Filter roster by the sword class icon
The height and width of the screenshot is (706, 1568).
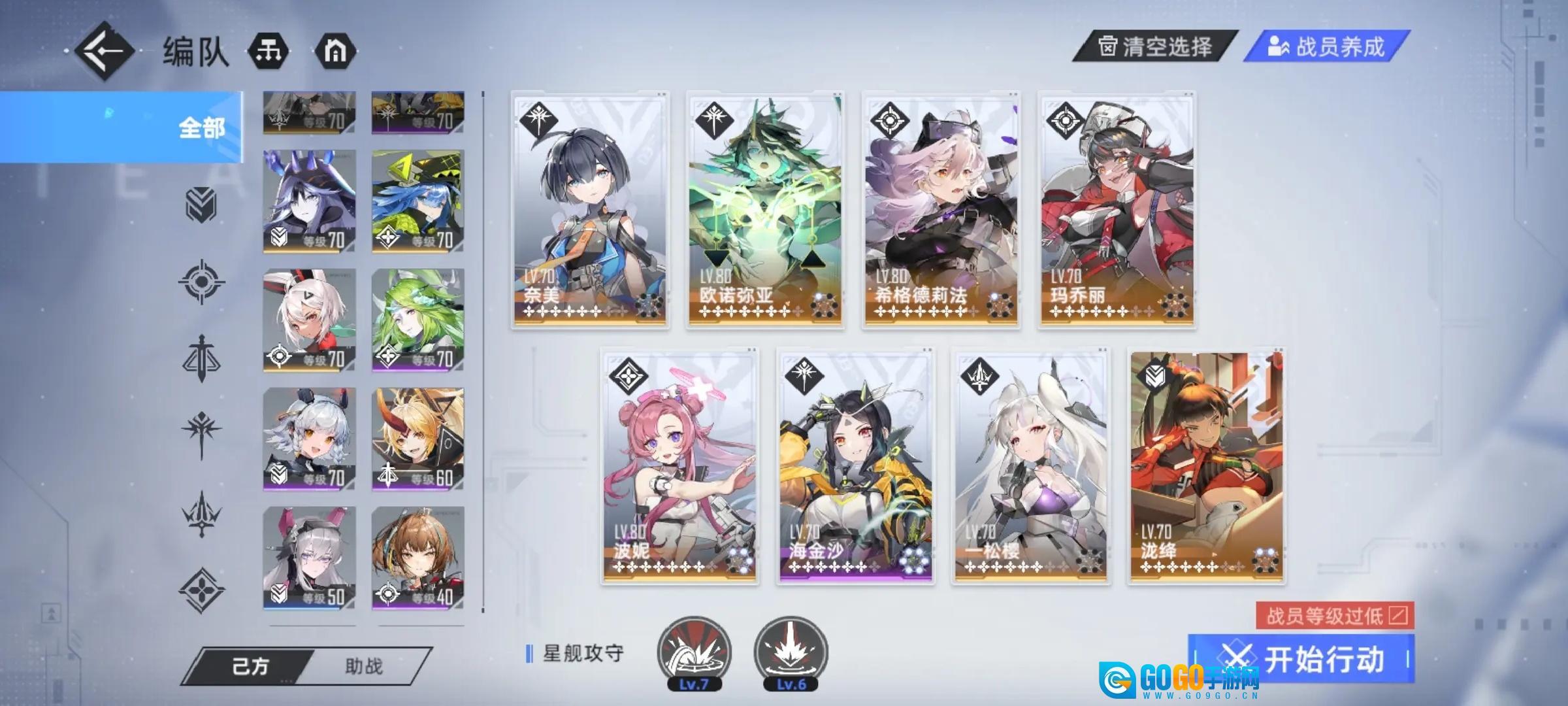coord(202,358)
